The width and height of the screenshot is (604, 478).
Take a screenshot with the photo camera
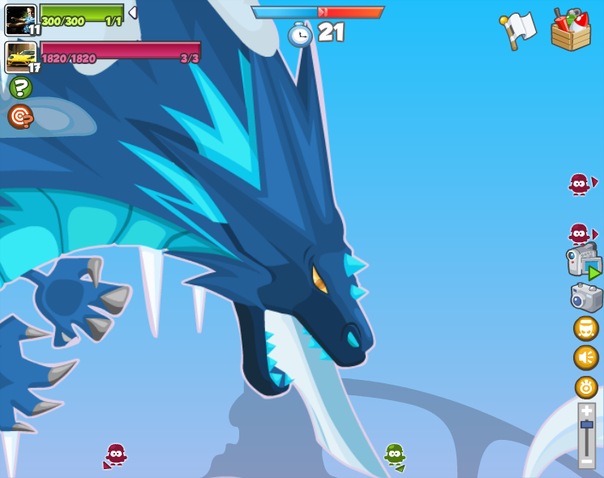[586, 297]
